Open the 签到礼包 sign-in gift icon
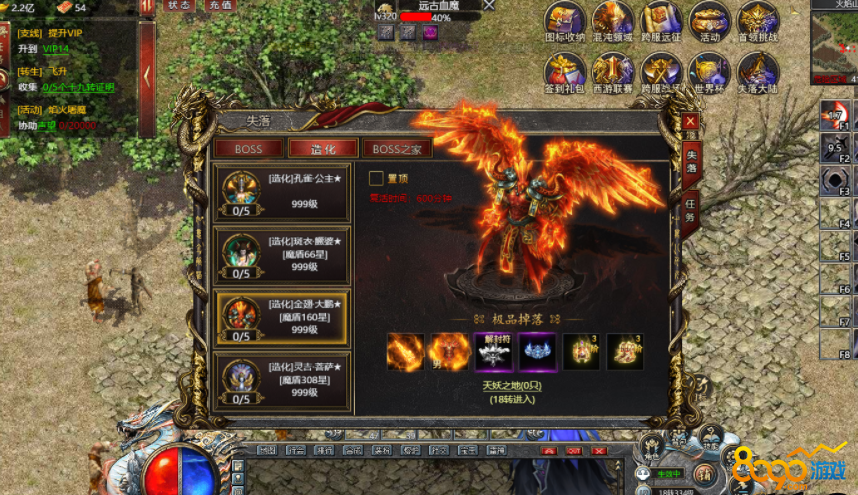Image resolution: width=858 pixels, height=495 pixels. 564,71
